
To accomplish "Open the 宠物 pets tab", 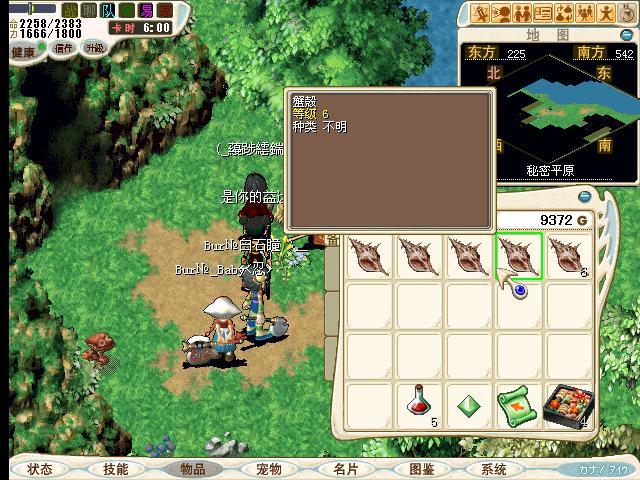I will 268,469.
